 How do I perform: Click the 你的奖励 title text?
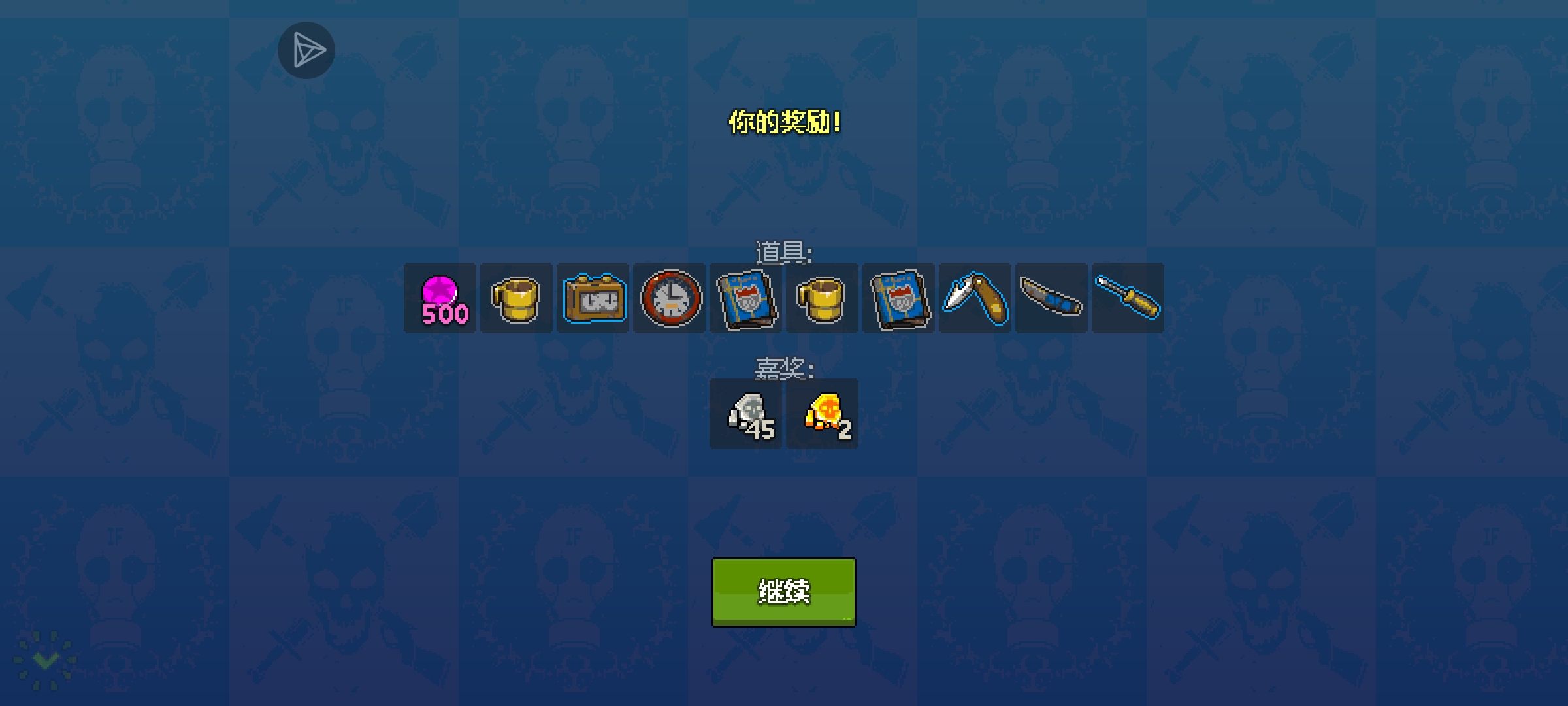(x=783, y=121)
